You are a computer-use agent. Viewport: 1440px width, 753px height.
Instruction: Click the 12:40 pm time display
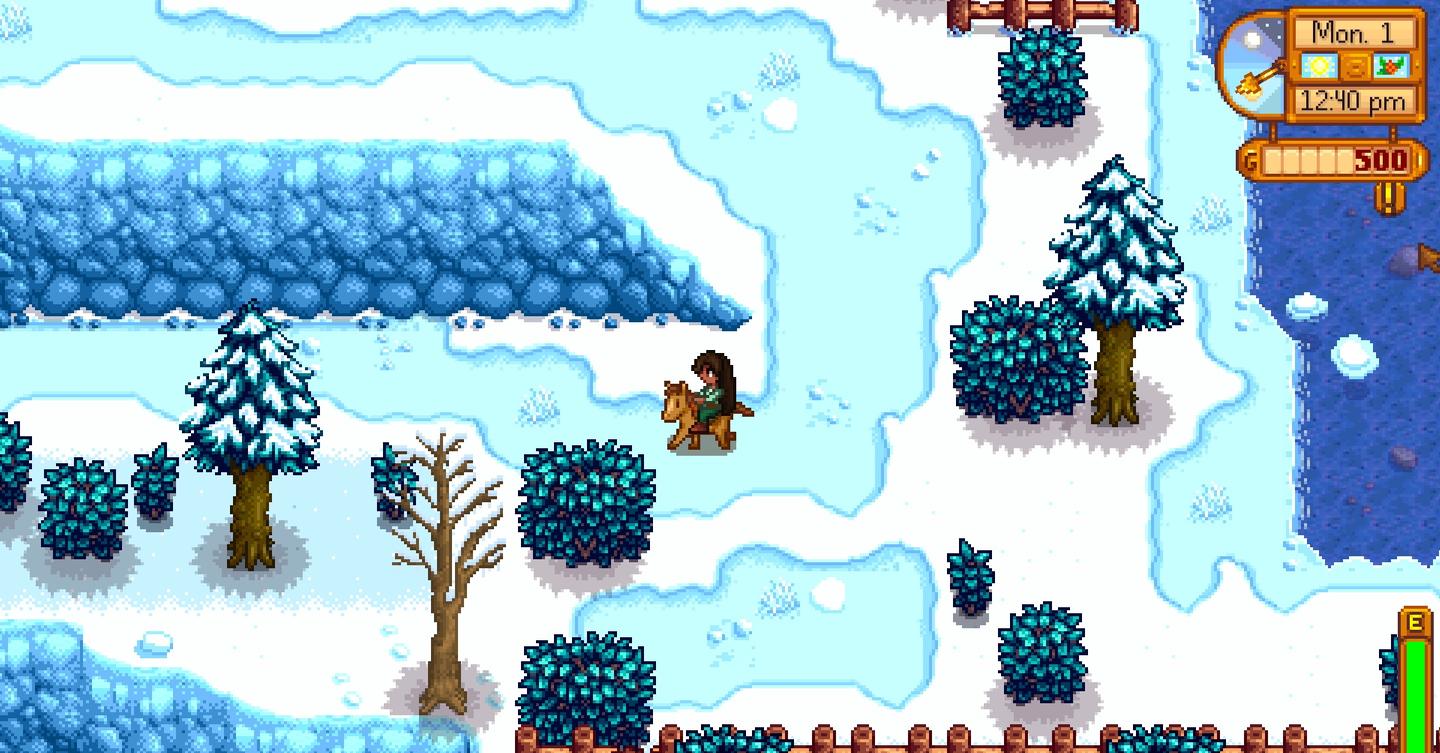[x=1354, y=99]
